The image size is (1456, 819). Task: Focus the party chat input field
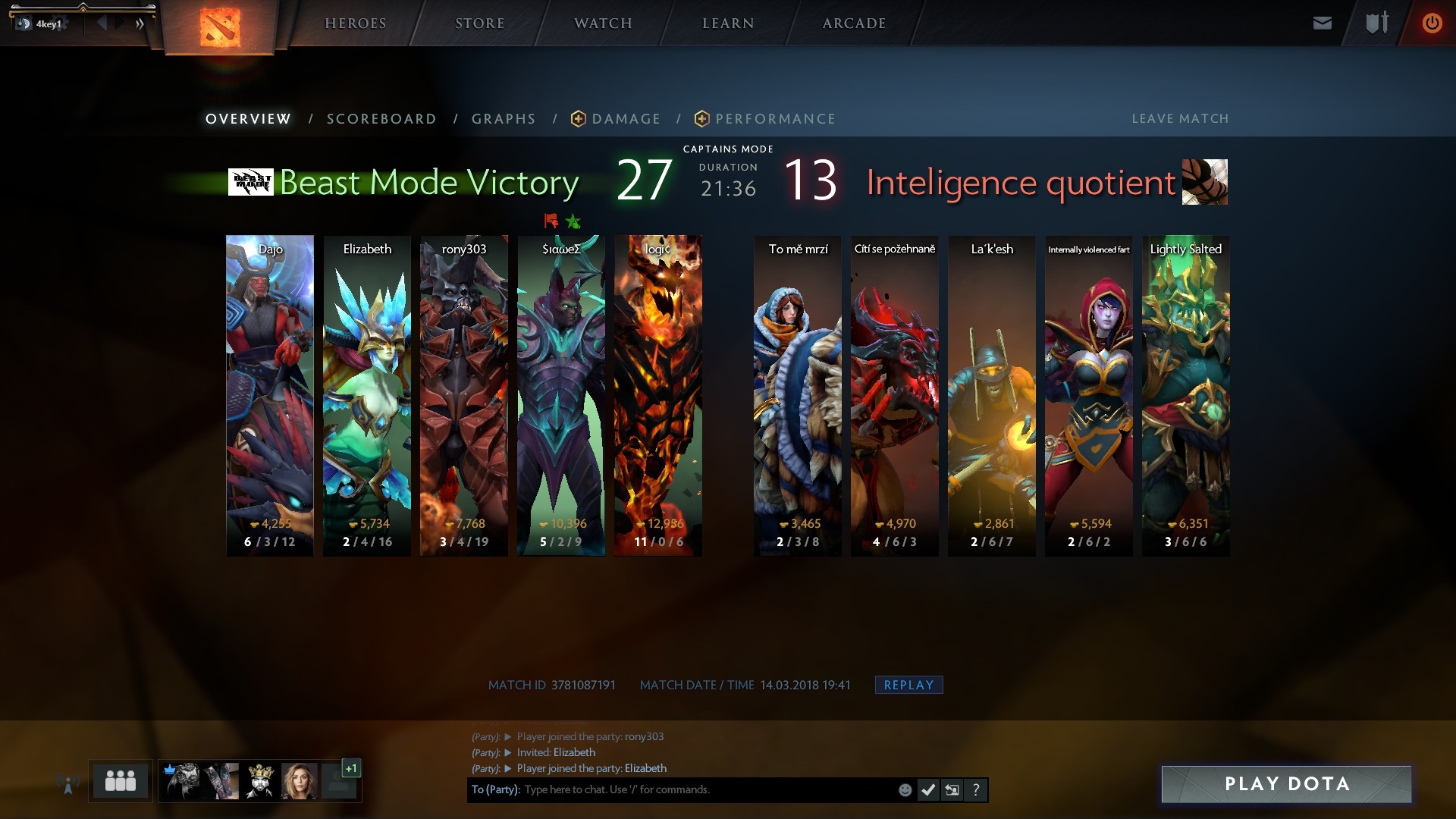coord(705,789)
